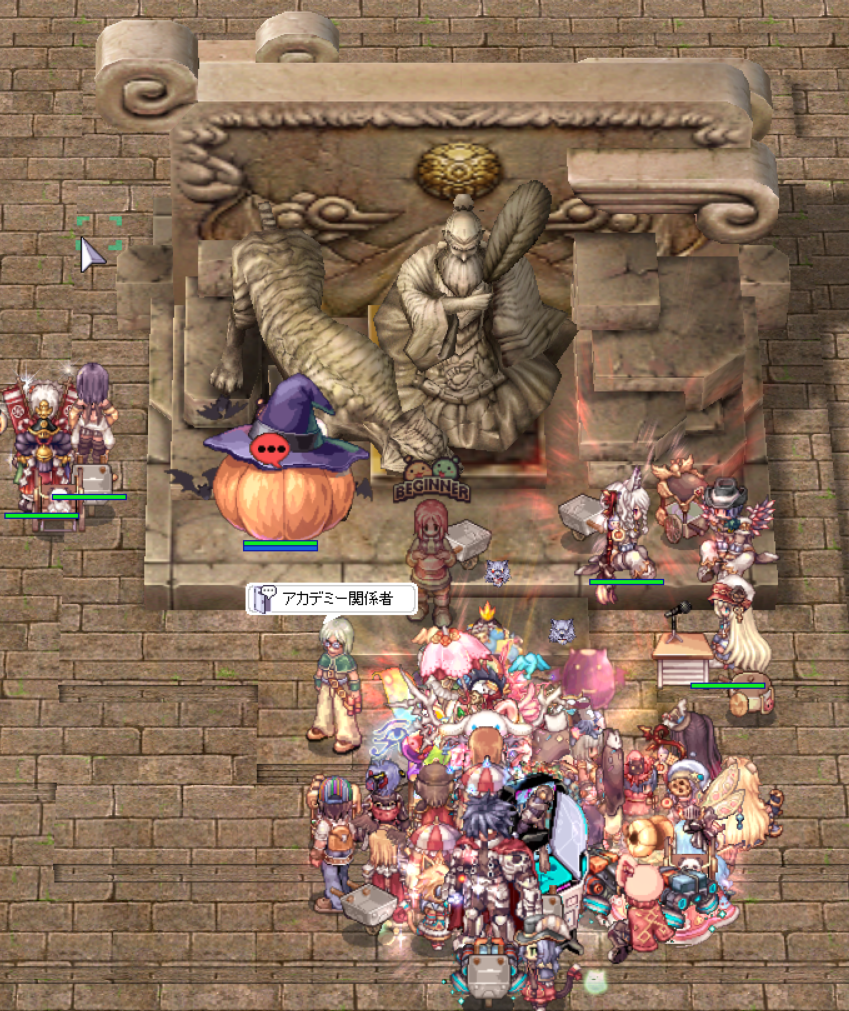Click the red speech bubble icon
This screenshot has height=1011, width=849.
[x=270, y=450]
